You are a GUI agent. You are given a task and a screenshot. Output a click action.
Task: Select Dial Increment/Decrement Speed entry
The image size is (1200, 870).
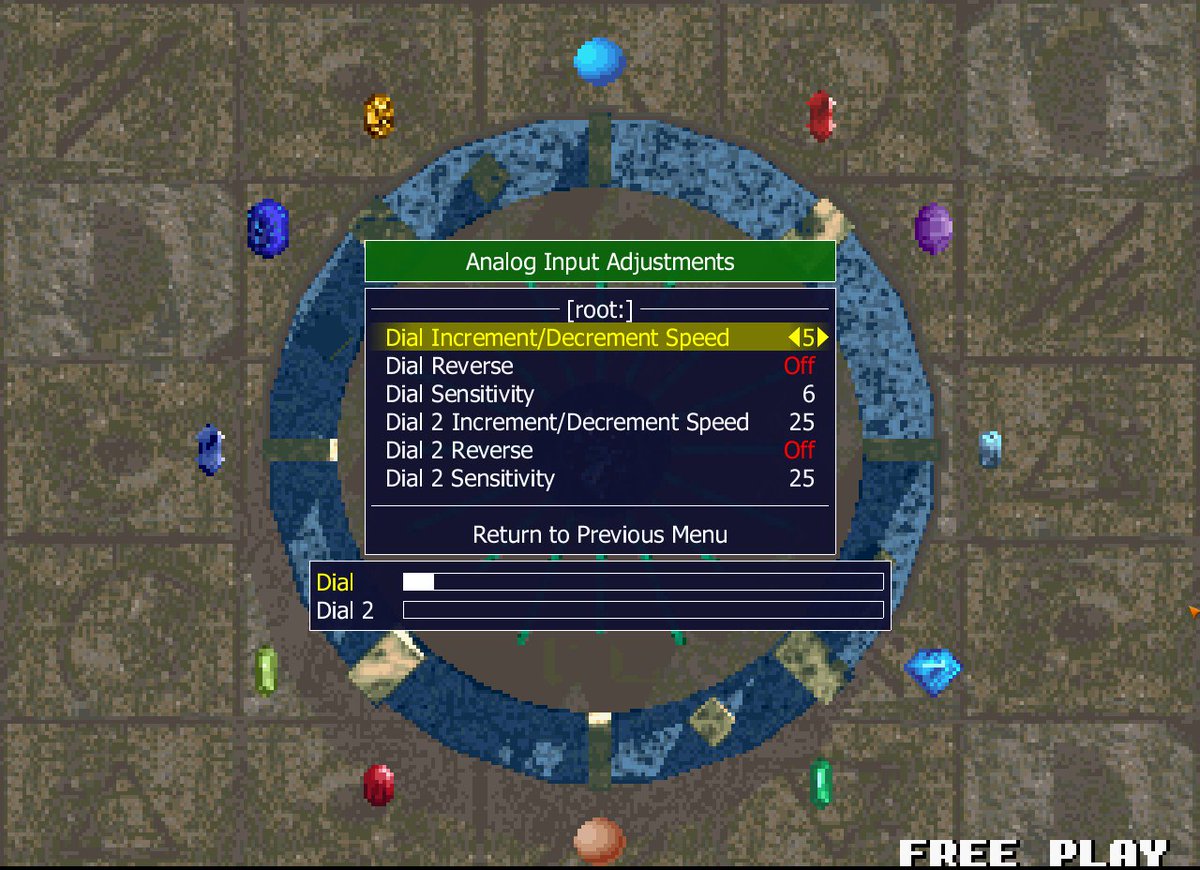point(557,338)
